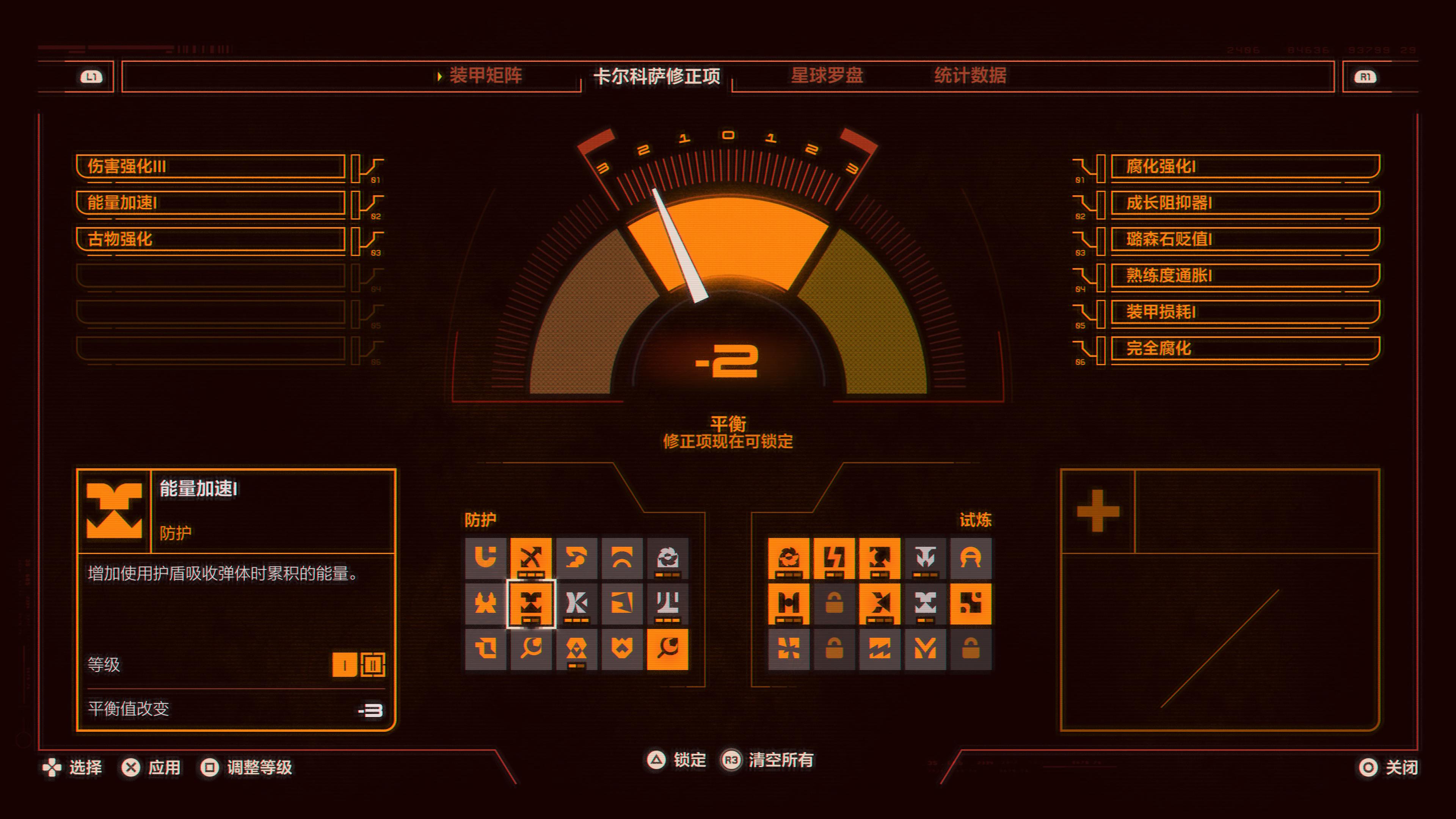Choose the 成长阻抑器I row
This screenshot has width=1456, height=819.
pyautogui.click(x=1244, y=202)
